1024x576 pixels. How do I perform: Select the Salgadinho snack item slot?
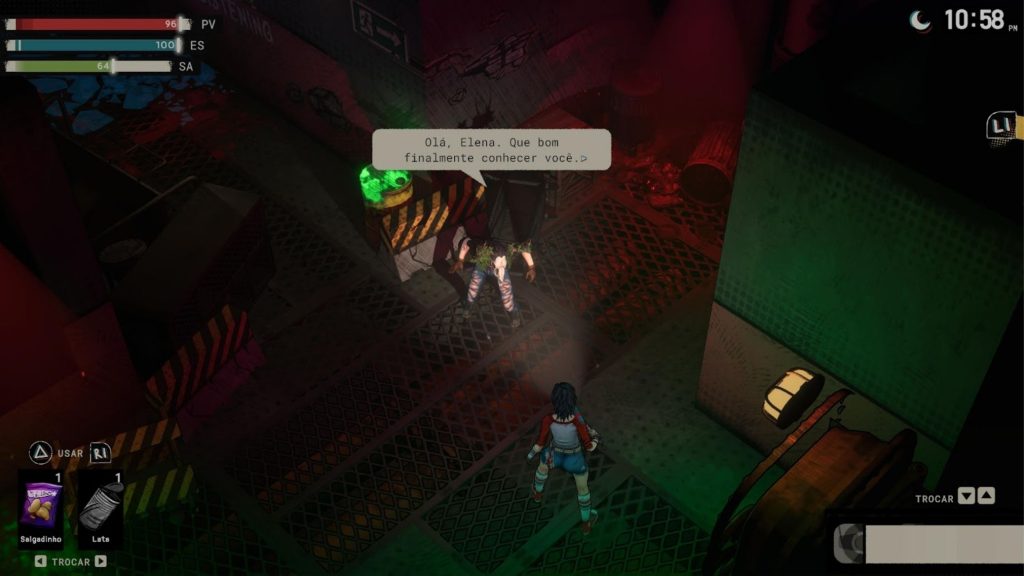coord(41,505)
